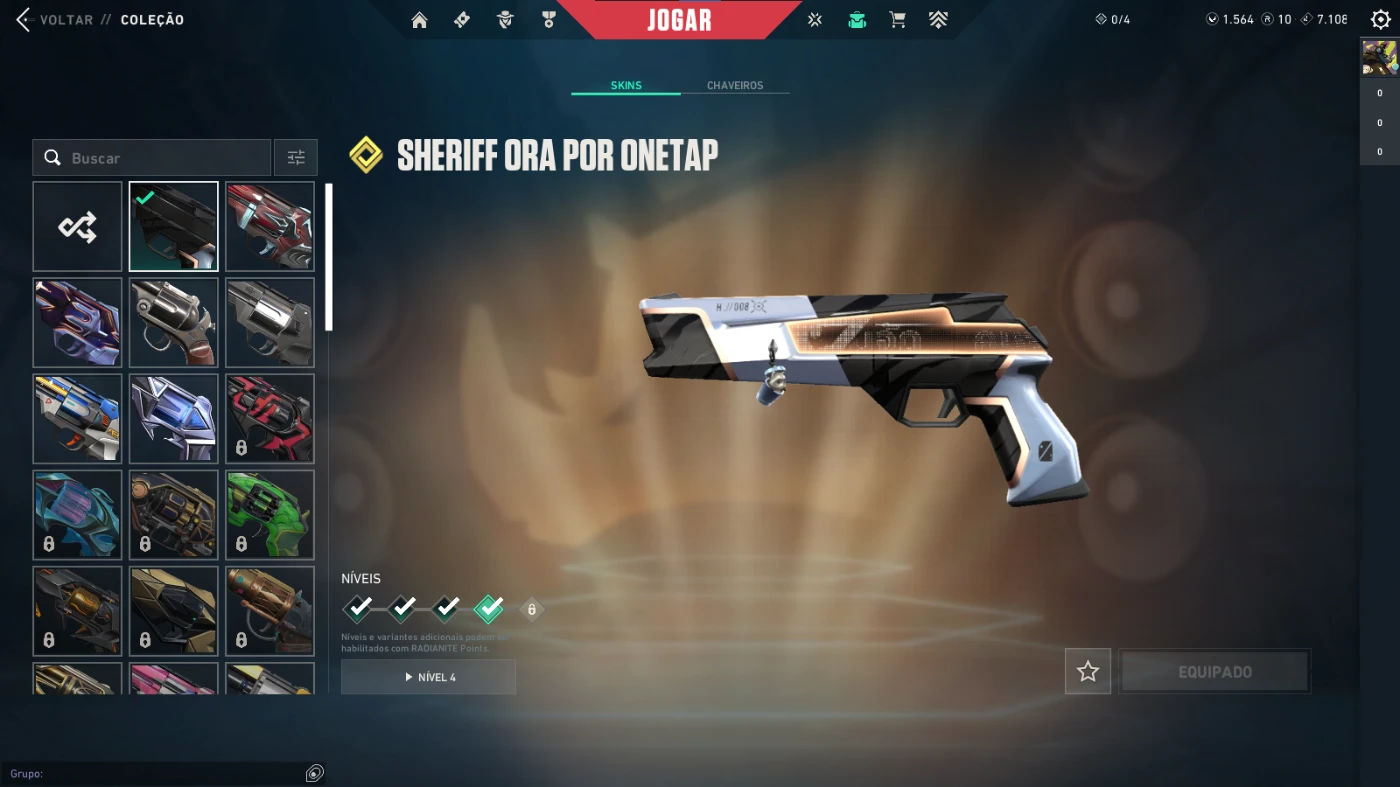Open the player card thumbnail in sidebar
Viewport: 1400px width, 787px height.
pos(1379,58)
